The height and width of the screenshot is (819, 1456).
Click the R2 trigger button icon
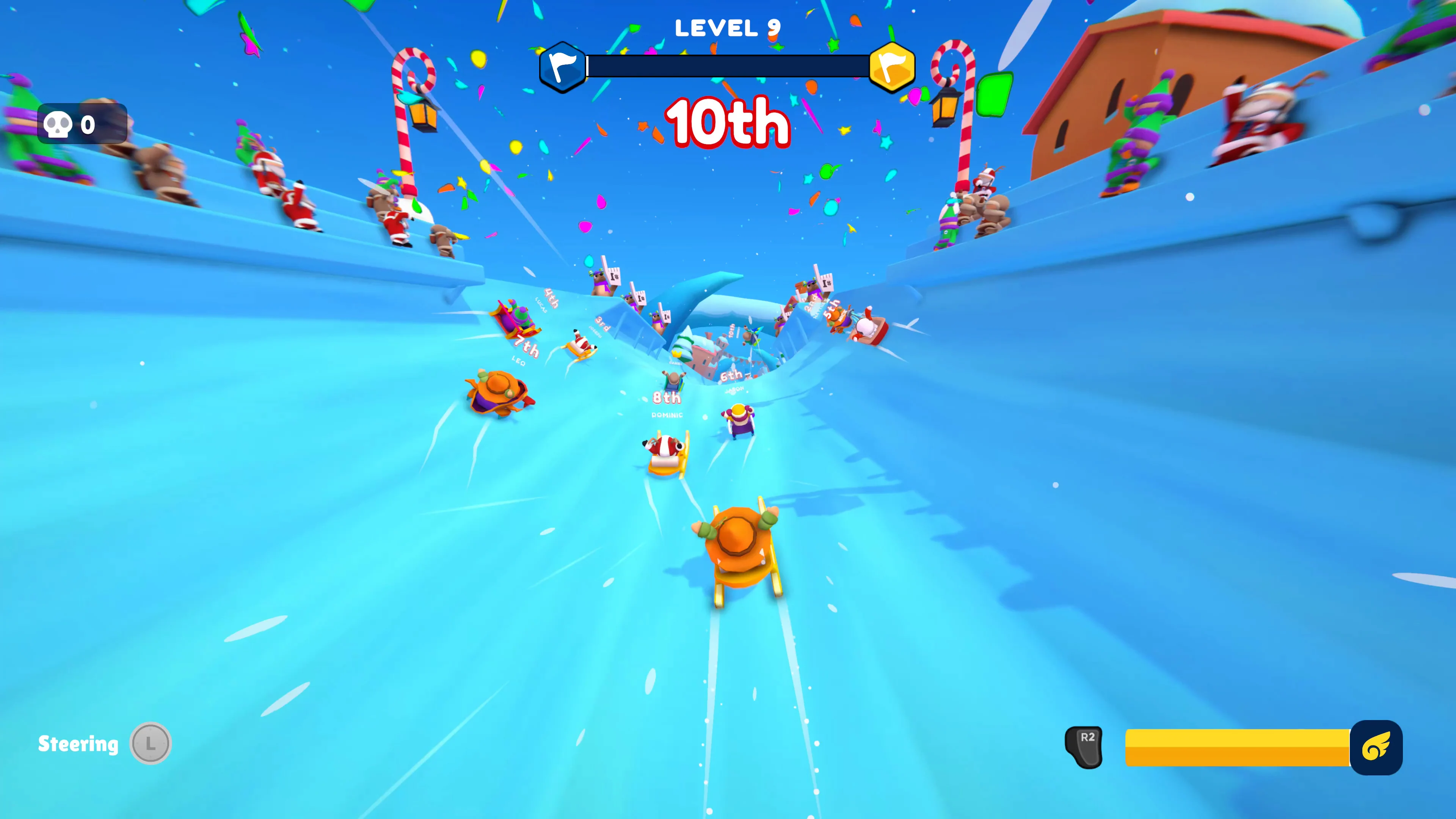pos(1084,747)
